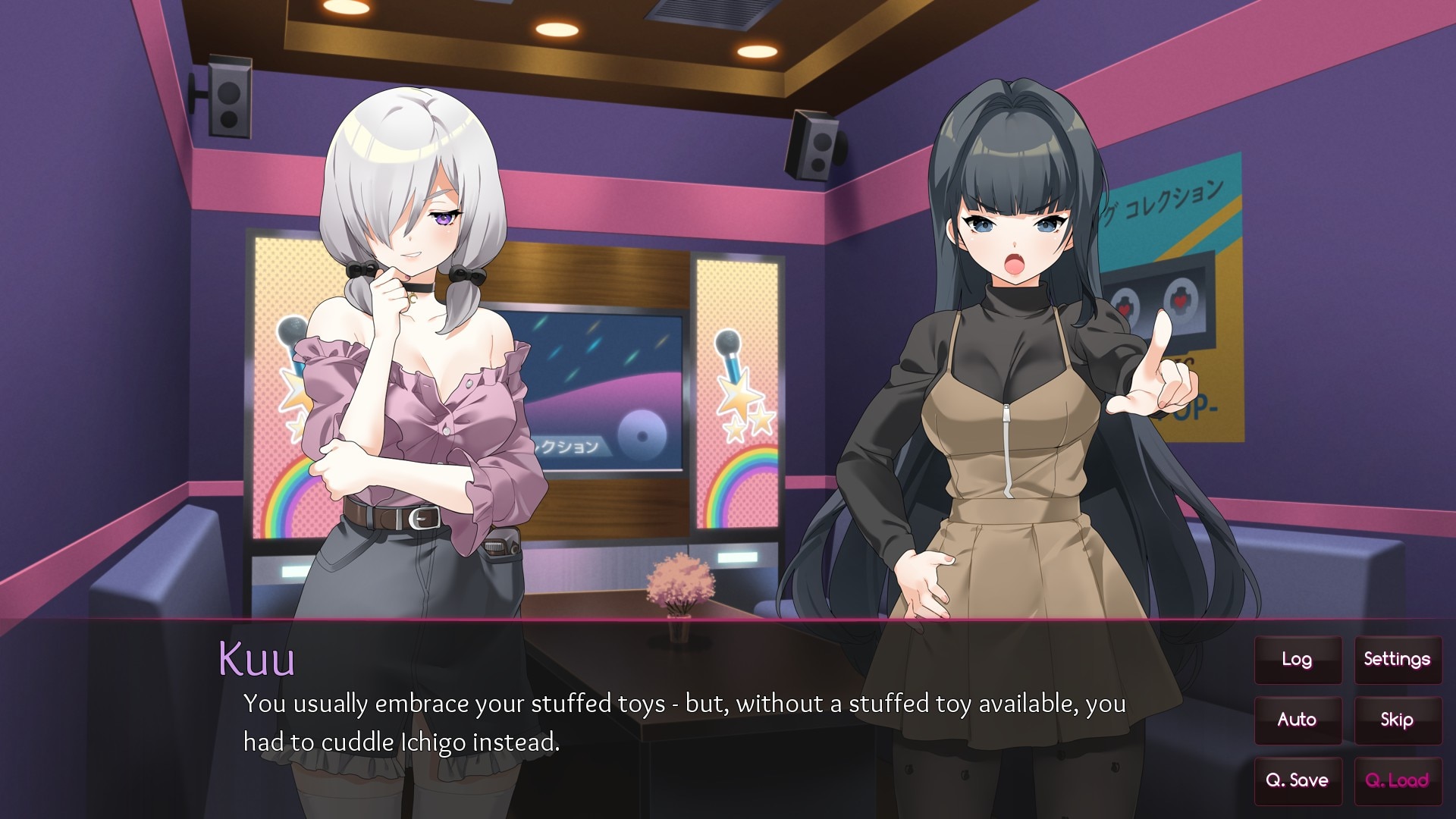Activate the Skip button
This screenshot has height=819, width=1456.
point(1397,720)
